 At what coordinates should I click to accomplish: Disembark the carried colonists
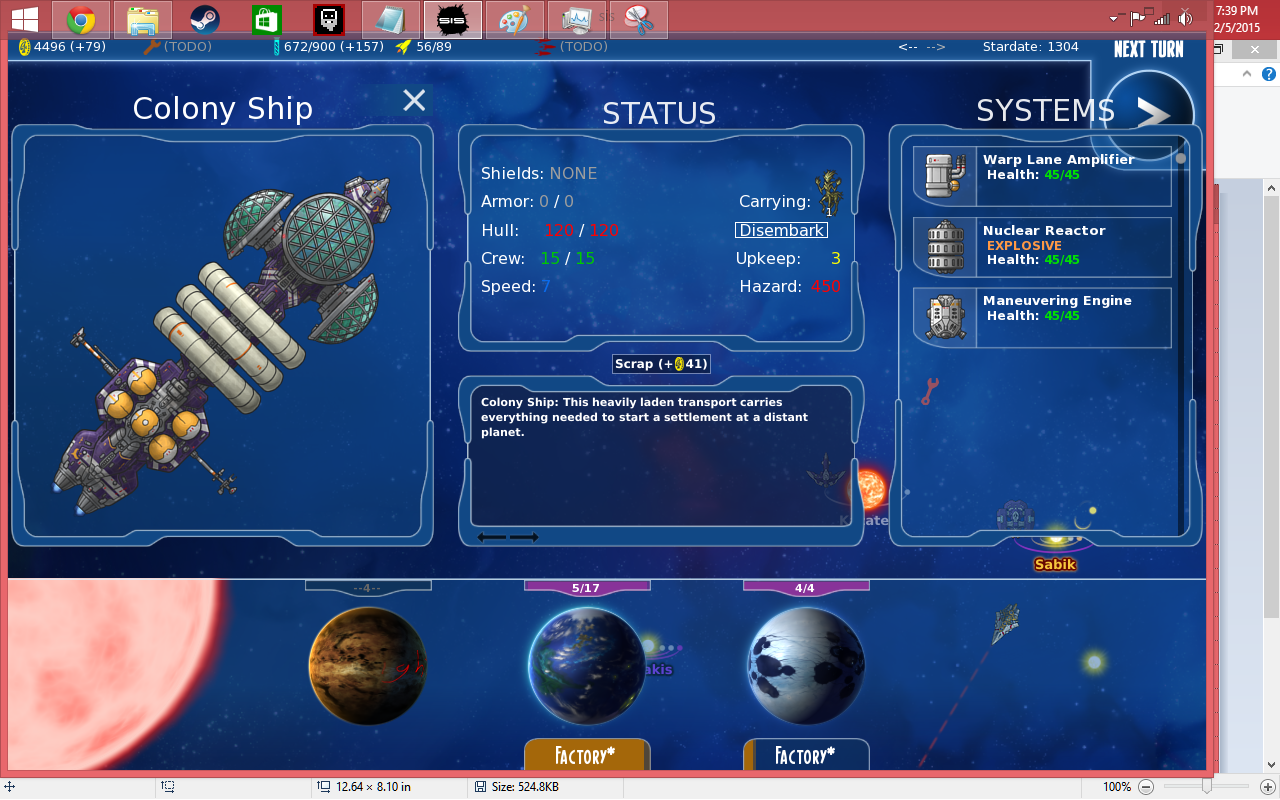pyautogui.click(x=781, y=230)
